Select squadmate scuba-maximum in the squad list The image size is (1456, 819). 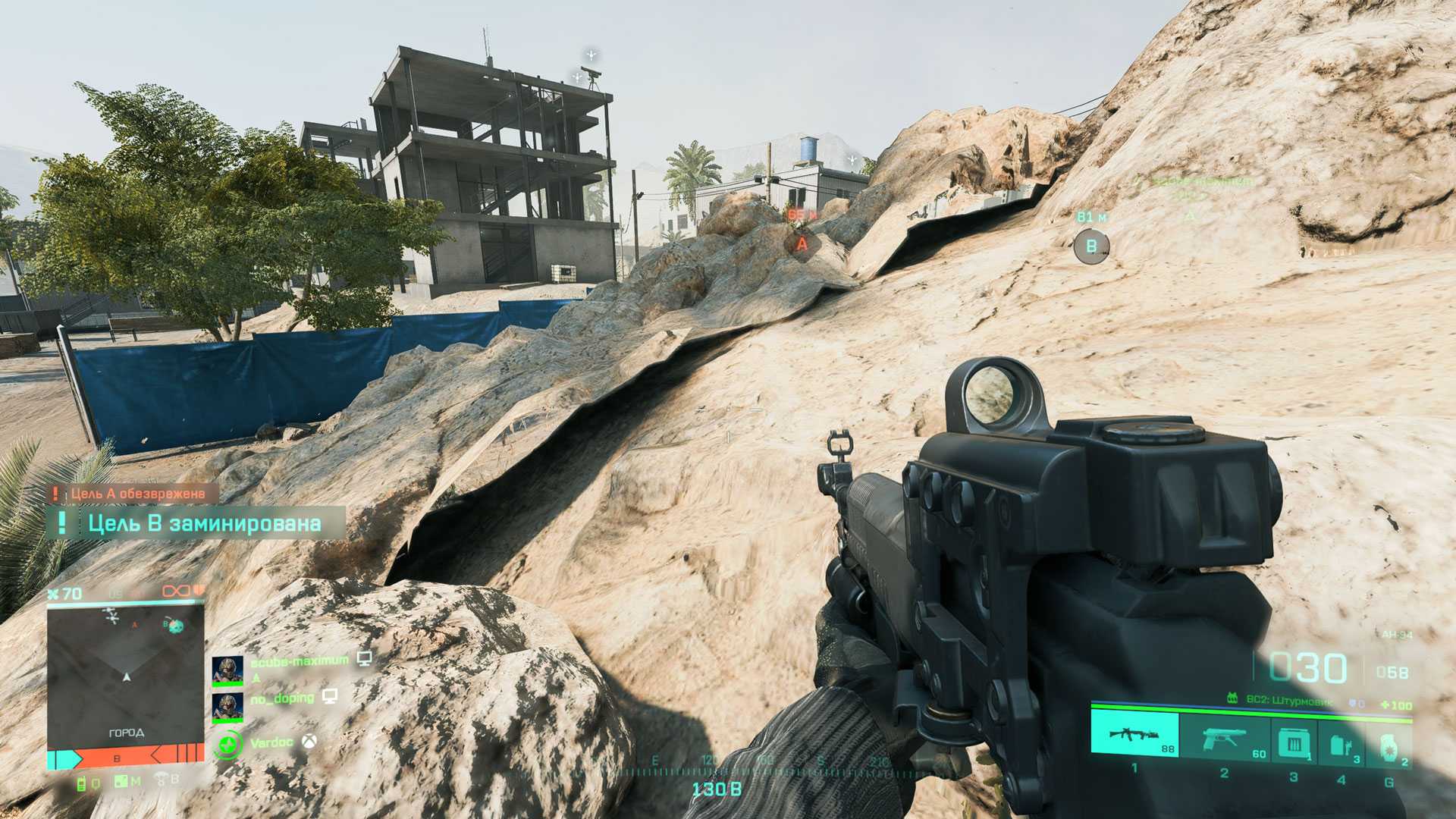299,662
